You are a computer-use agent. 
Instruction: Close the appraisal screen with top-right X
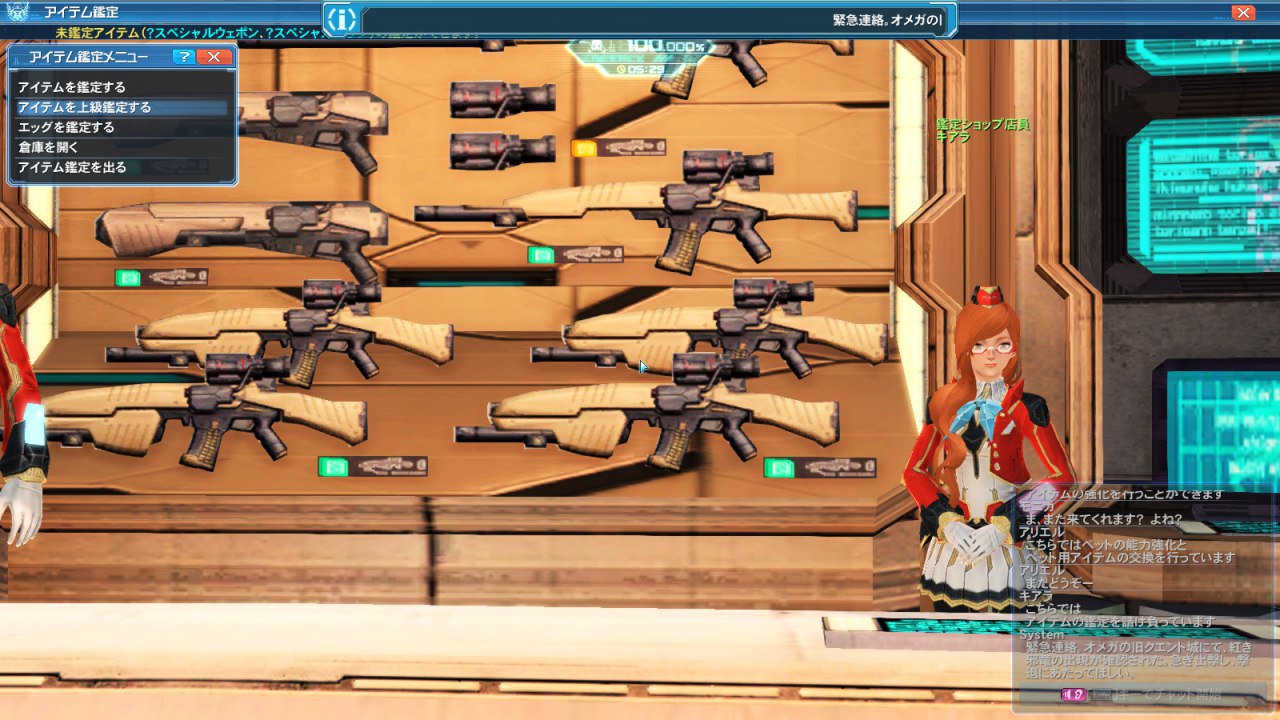pyautogui.click(x=1243, y=13)
